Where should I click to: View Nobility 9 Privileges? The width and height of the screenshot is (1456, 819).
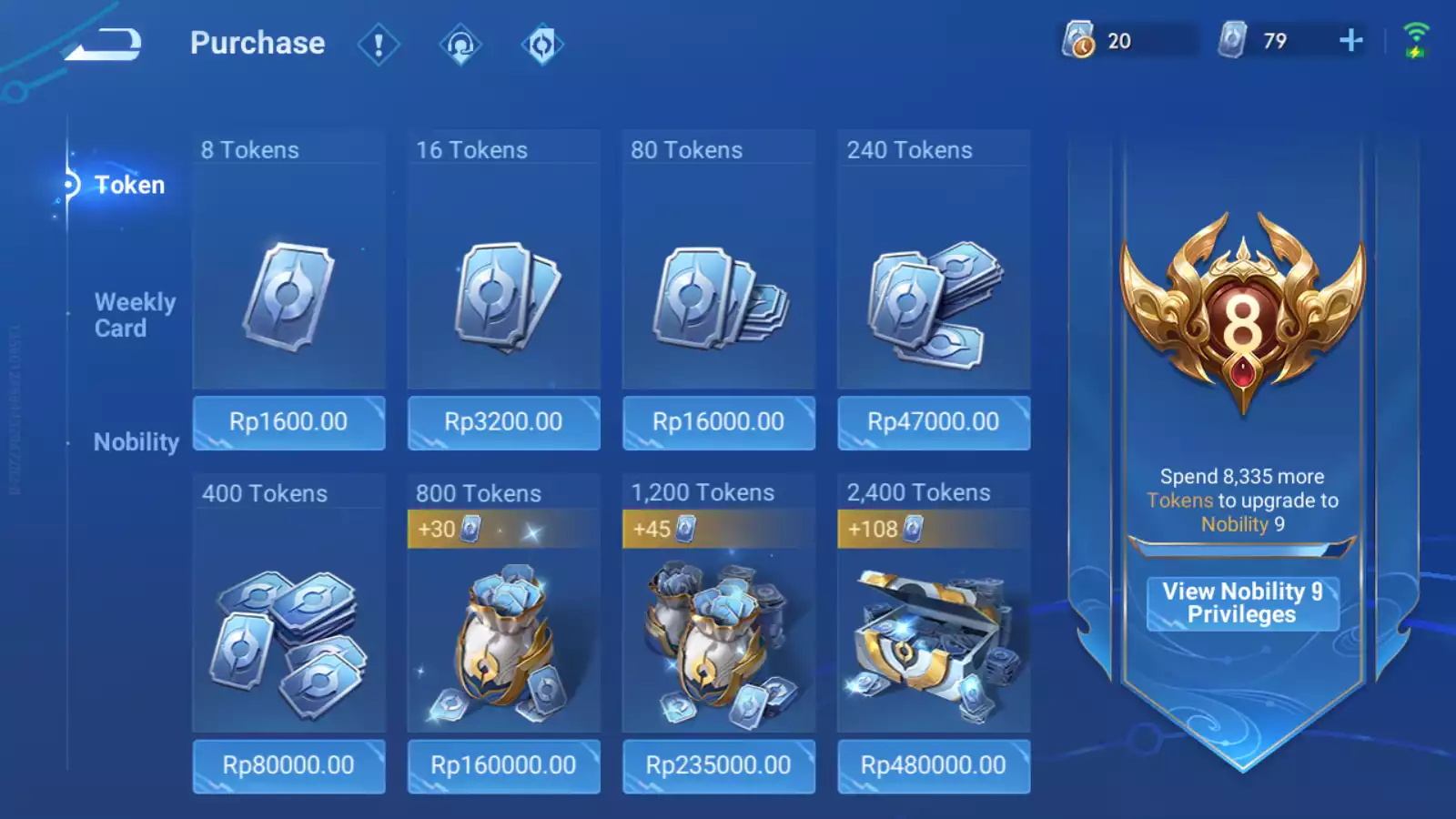1242,602
